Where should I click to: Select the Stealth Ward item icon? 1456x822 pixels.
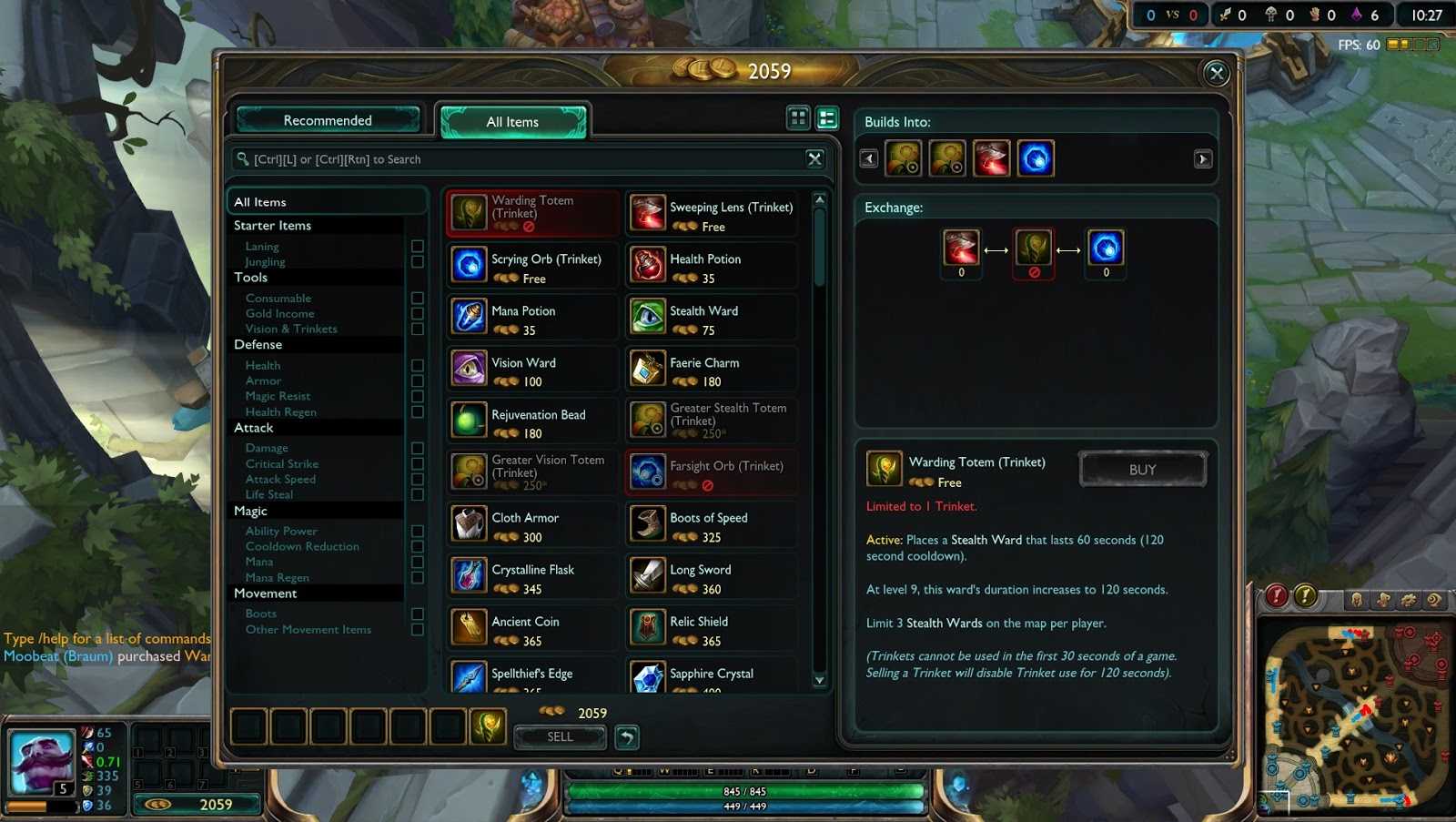click(x=648, y=317)
